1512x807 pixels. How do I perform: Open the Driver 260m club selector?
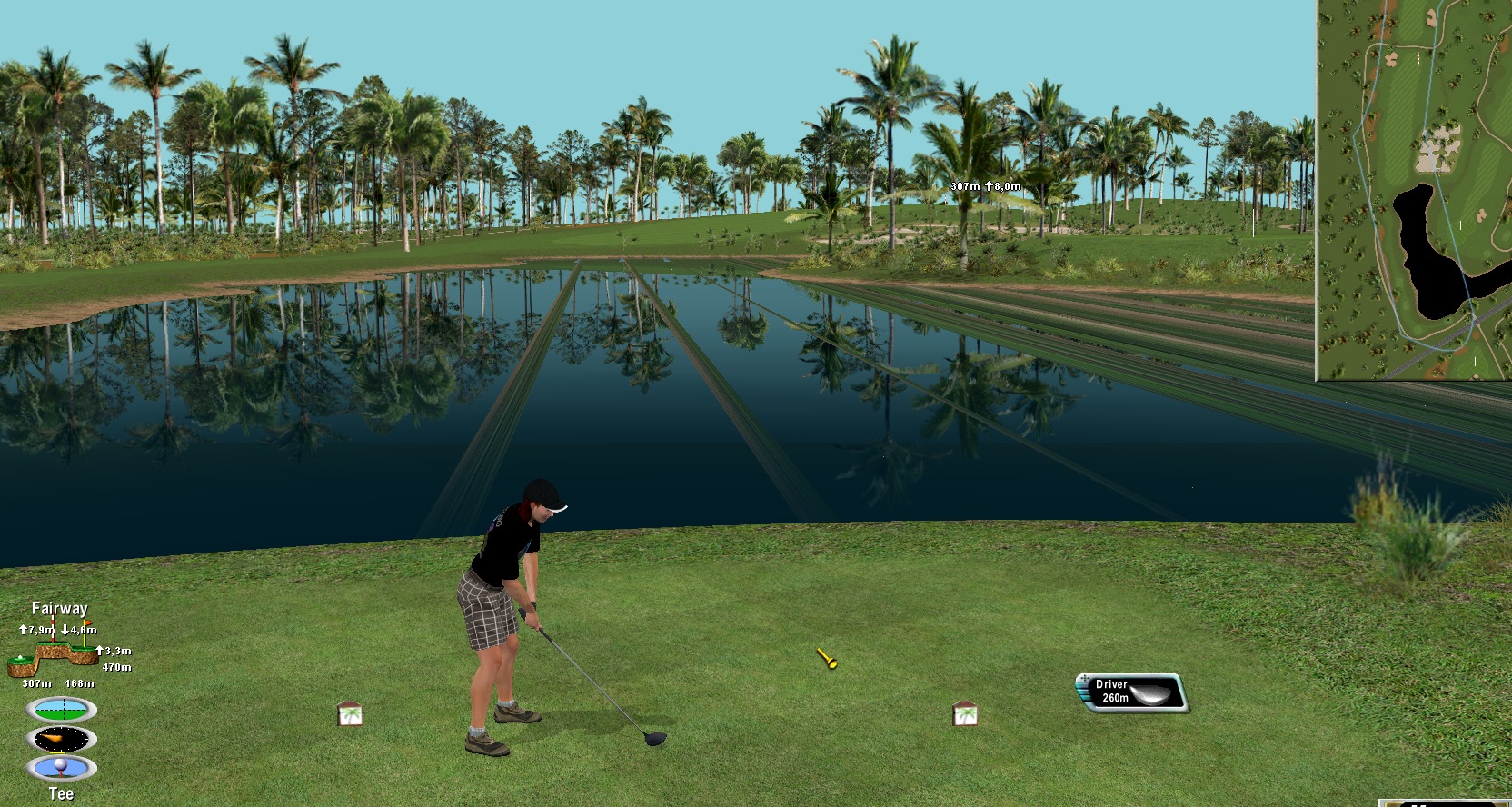pyautogui.click(x=1131, y=692)
